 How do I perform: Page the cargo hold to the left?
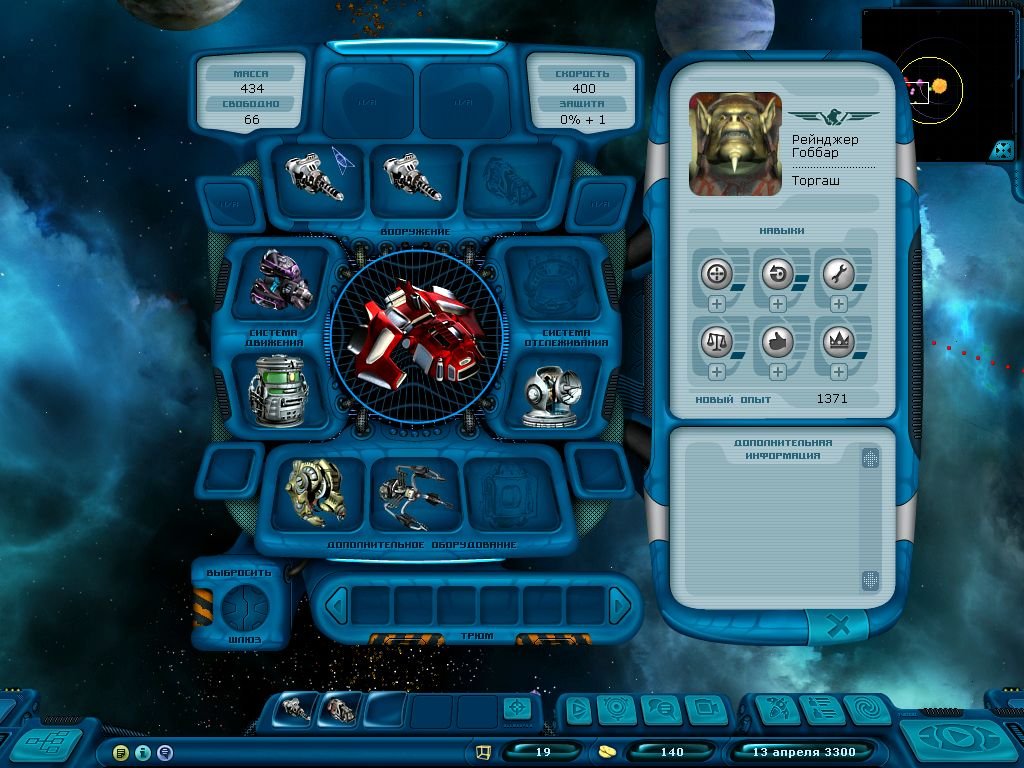[x=338, y=605]
